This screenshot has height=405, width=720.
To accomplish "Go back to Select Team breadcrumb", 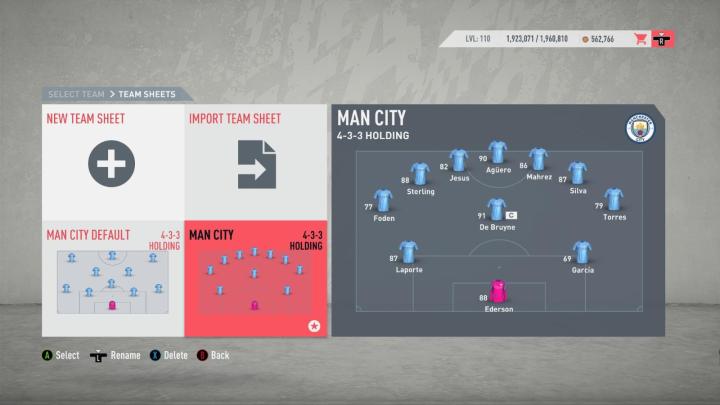I will tap(75, 94).
